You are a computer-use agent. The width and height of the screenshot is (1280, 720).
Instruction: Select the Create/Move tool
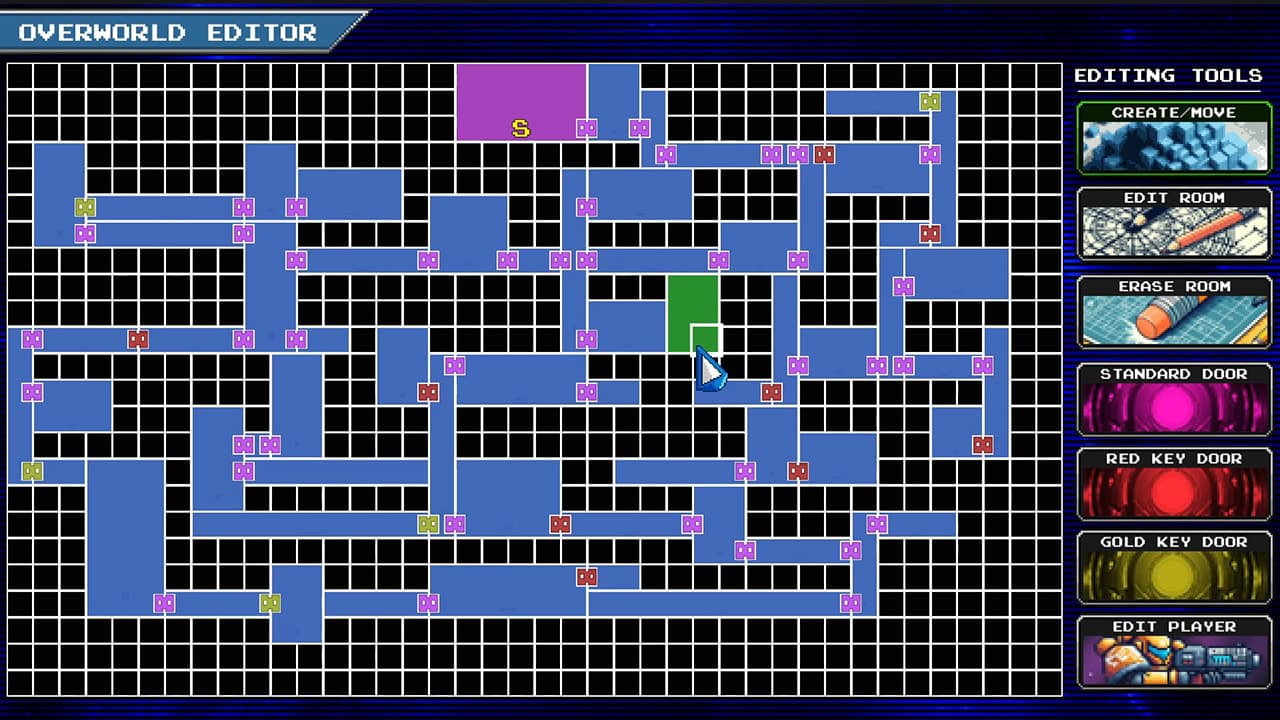tap(1173, 140)
